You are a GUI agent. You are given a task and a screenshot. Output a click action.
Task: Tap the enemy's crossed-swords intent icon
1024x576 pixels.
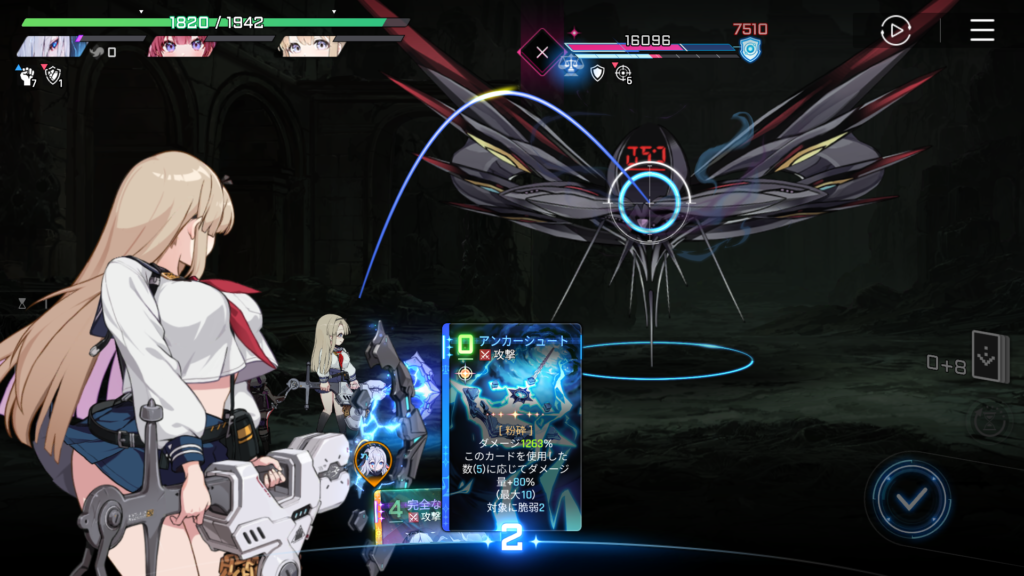[541, 51]
